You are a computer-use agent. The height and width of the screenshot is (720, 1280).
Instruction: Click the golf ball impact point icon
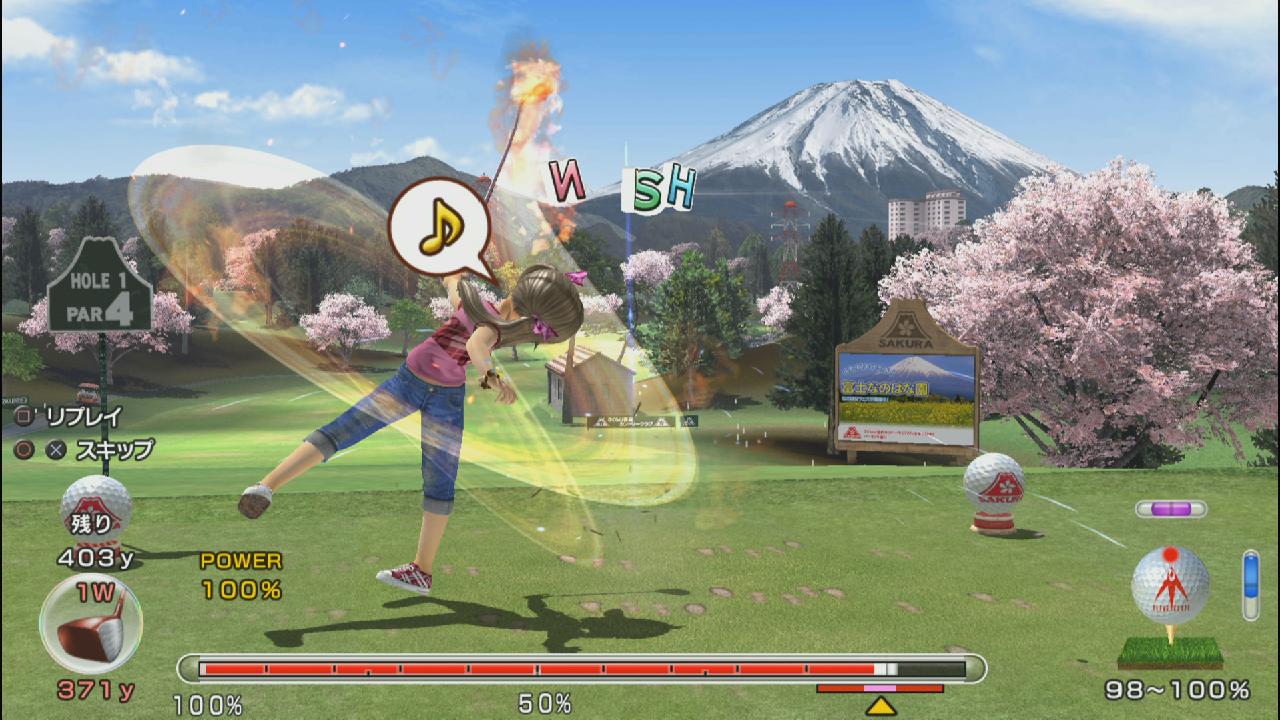(x=1170, y=585)
